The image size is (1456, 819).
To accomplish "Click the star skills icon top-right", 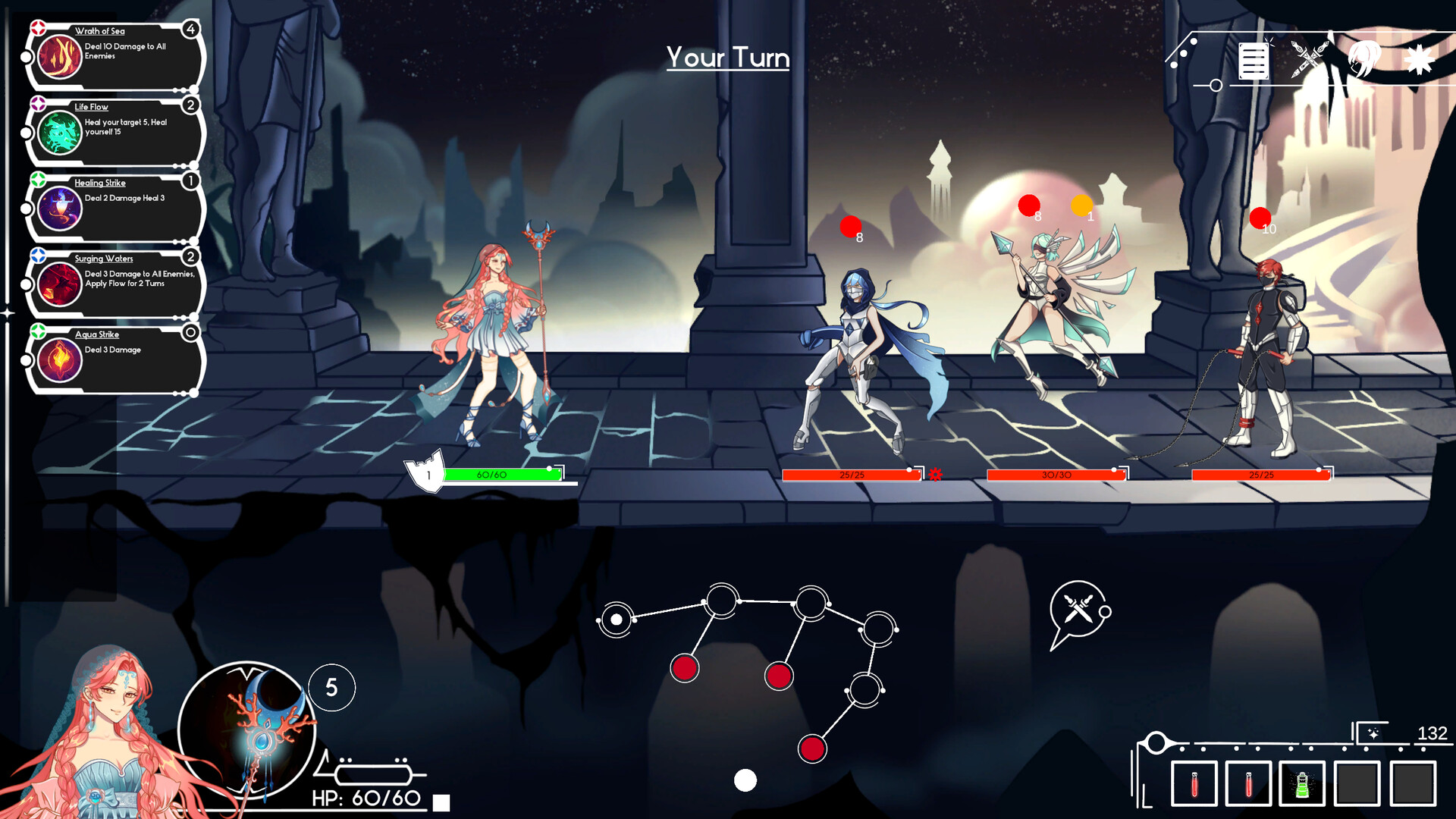I will (x=1420, y=59).
